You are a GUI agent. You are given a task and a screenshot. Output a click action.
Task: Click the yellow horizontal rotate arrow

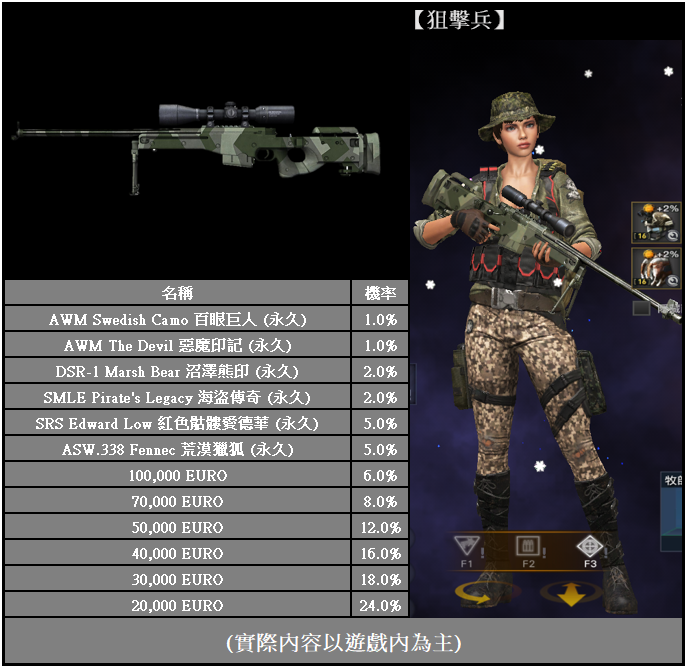tap(474, 594)
